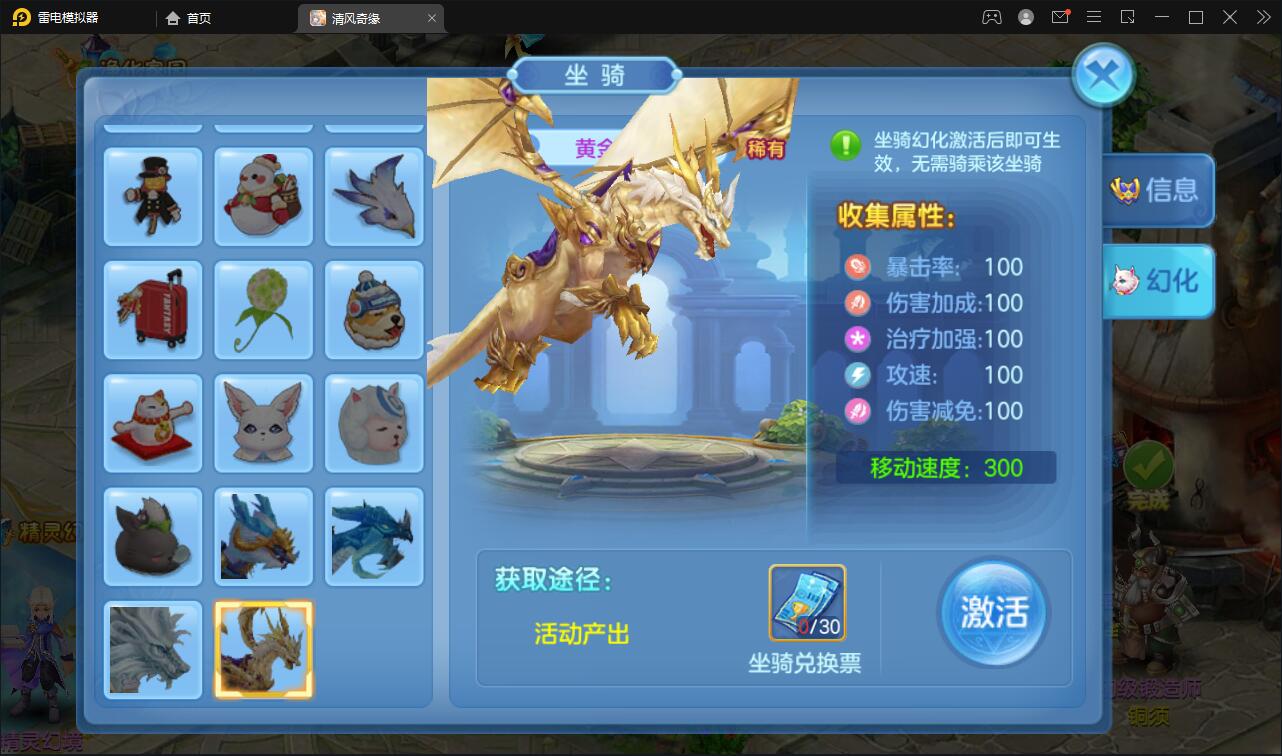Select the gentleman doll mount icon
Viewport: 1282px width, 756px height.
coord(152,196)
